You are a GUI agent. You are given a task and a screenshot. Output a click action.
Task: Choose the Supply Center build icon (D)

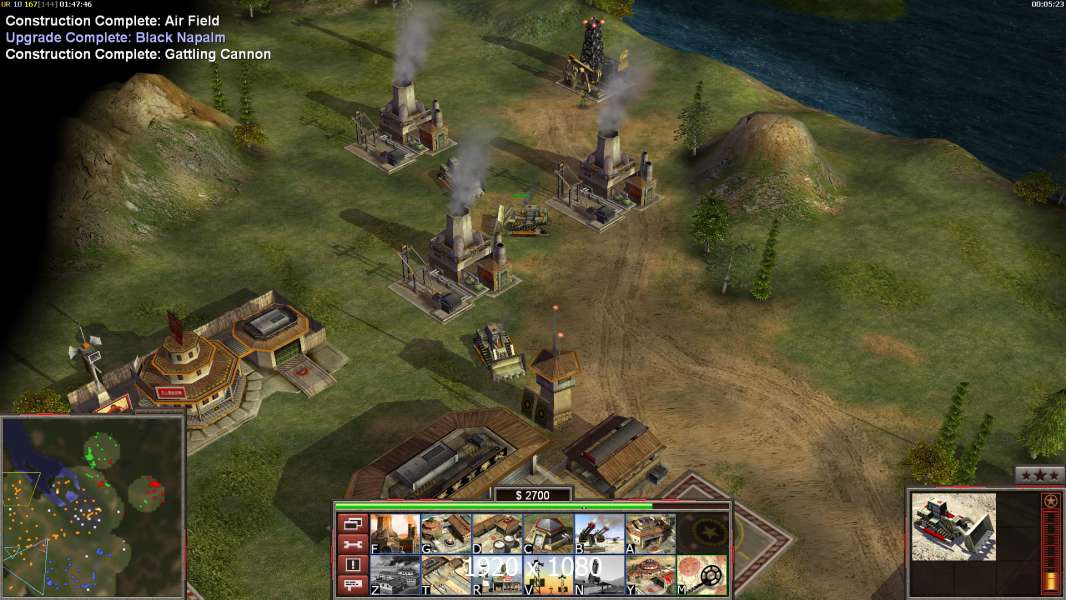click(496, 533)
